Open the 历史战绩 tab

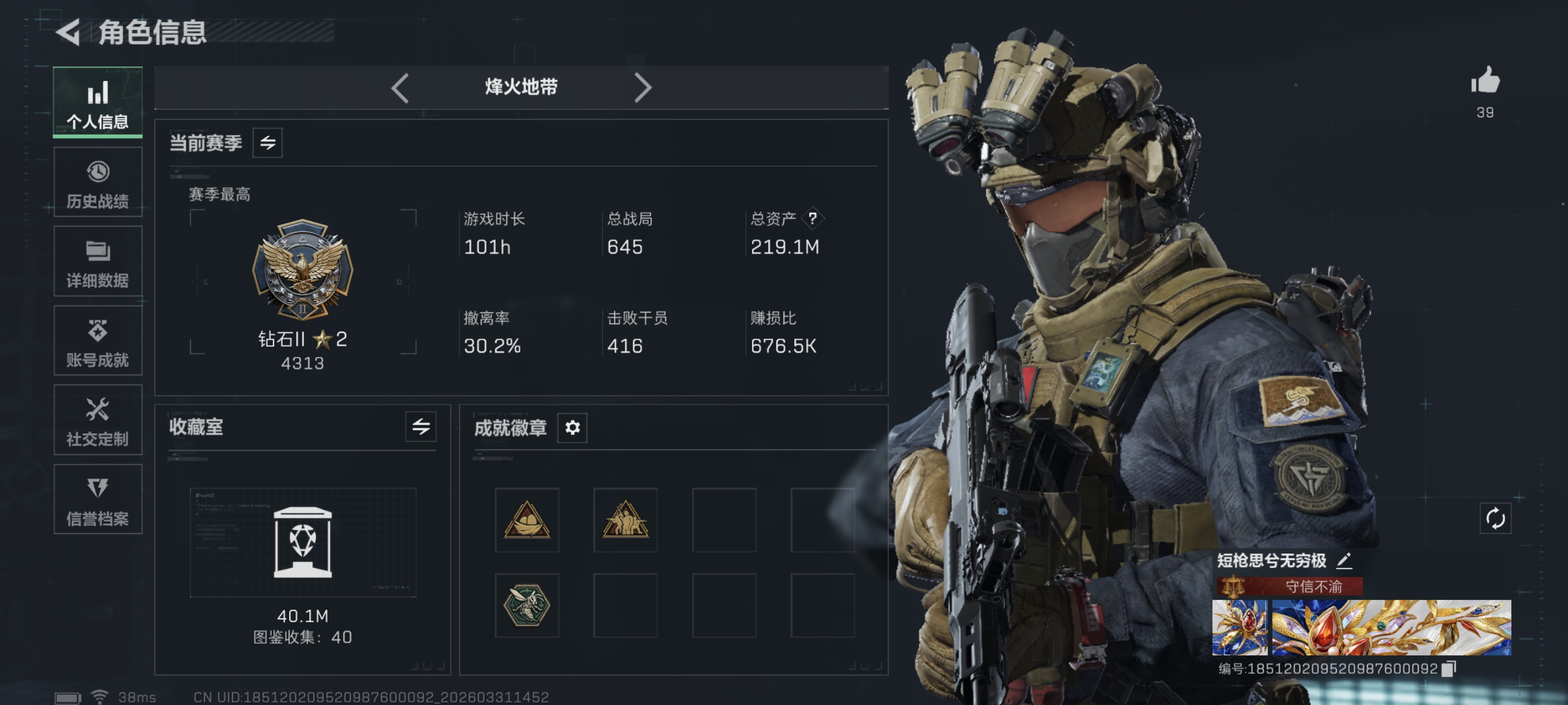97,183
